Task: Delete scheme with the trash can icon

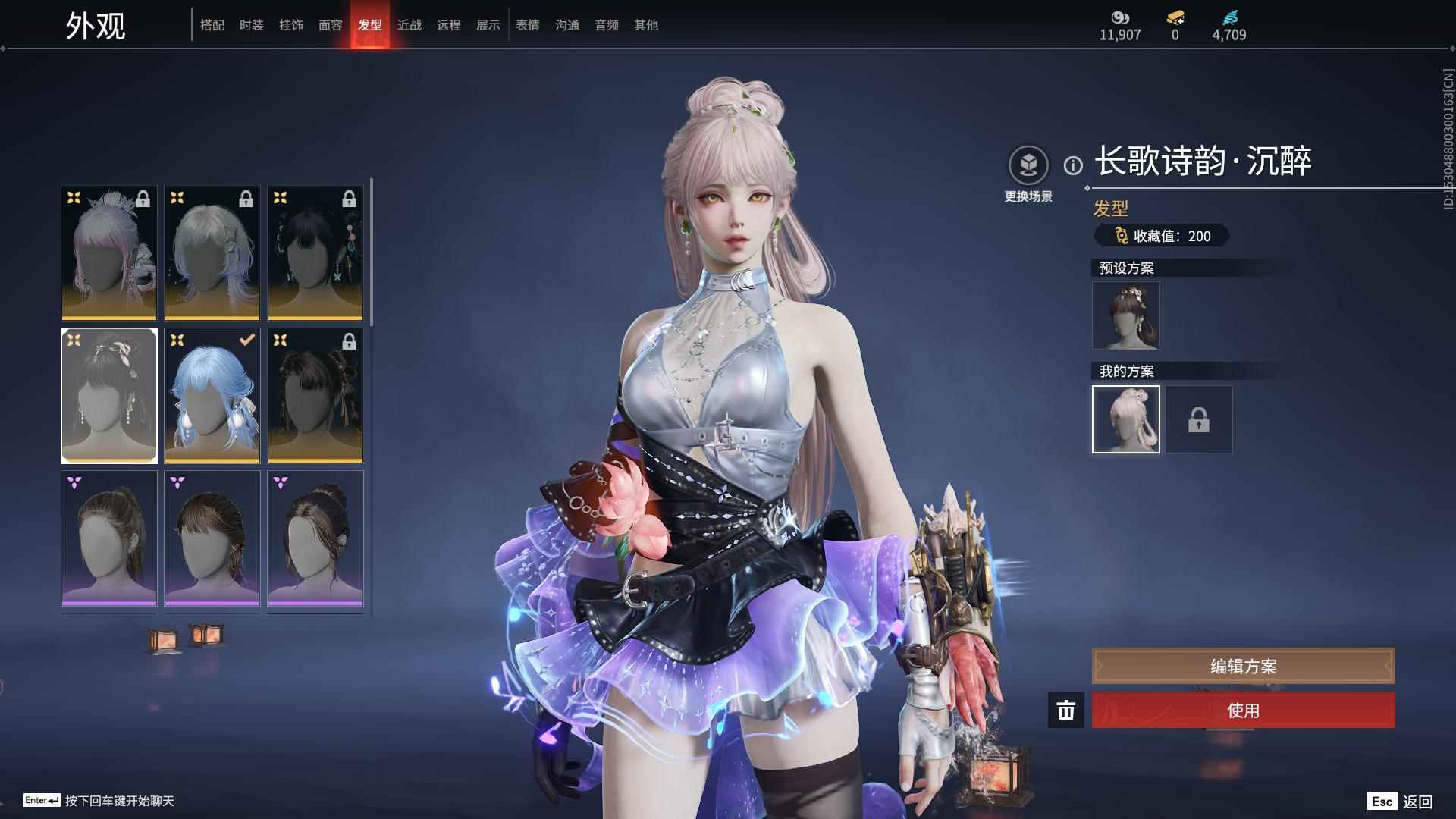Action: [x=1065, y=711]
